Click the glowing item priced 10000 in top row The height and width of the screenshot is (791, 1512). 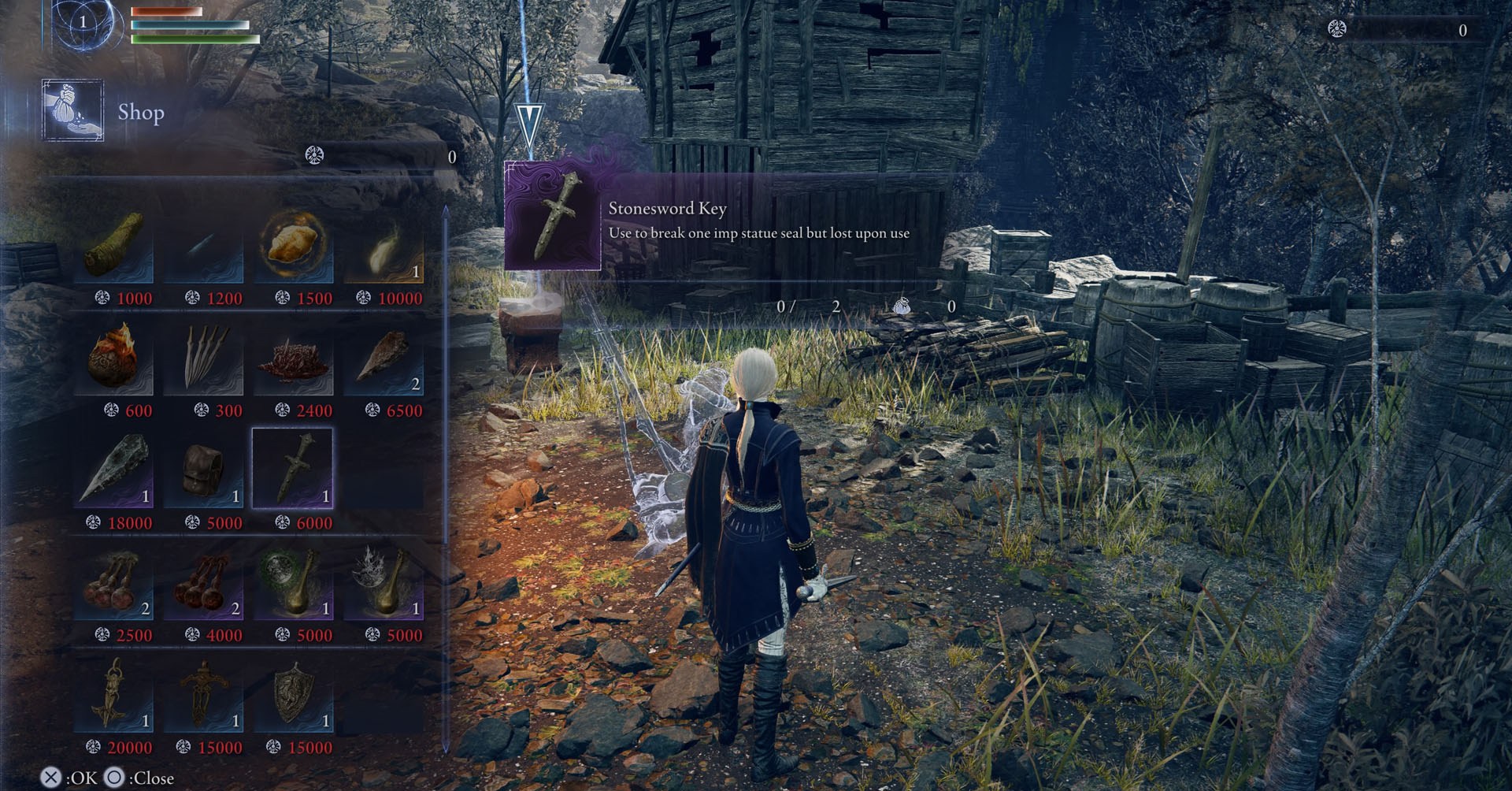pyautogui.click(x=384, y=249)
